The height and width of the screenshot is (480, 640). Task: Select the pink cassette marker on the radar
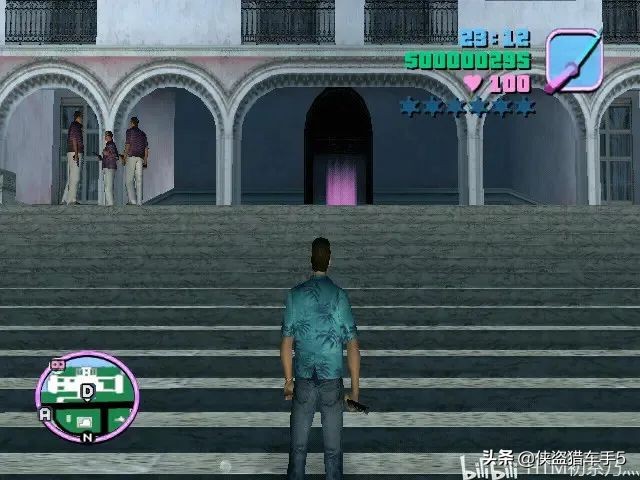(56, 366)
